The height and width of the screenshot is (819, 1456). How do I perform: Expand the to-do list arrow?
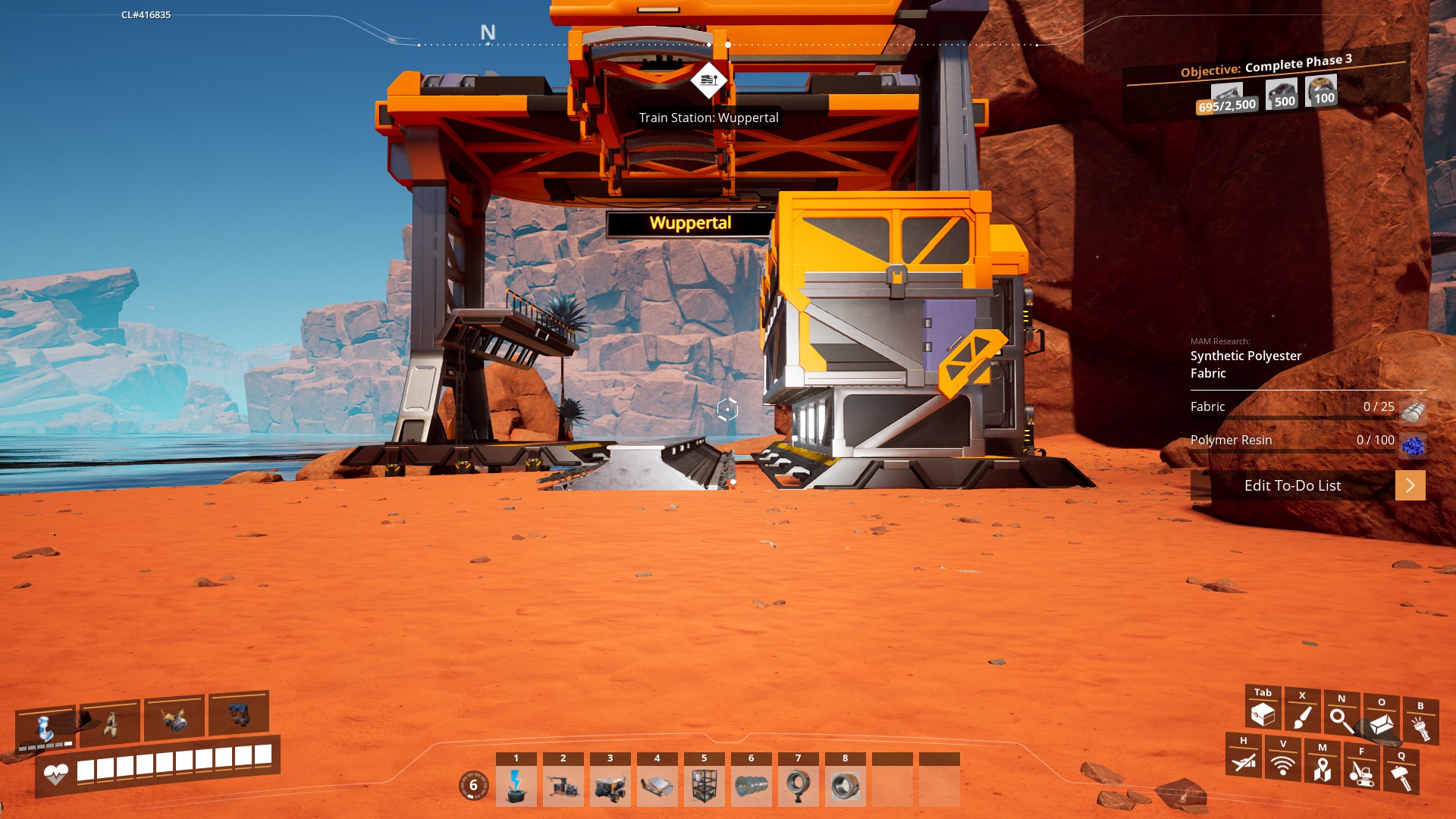click(1410, 485)
